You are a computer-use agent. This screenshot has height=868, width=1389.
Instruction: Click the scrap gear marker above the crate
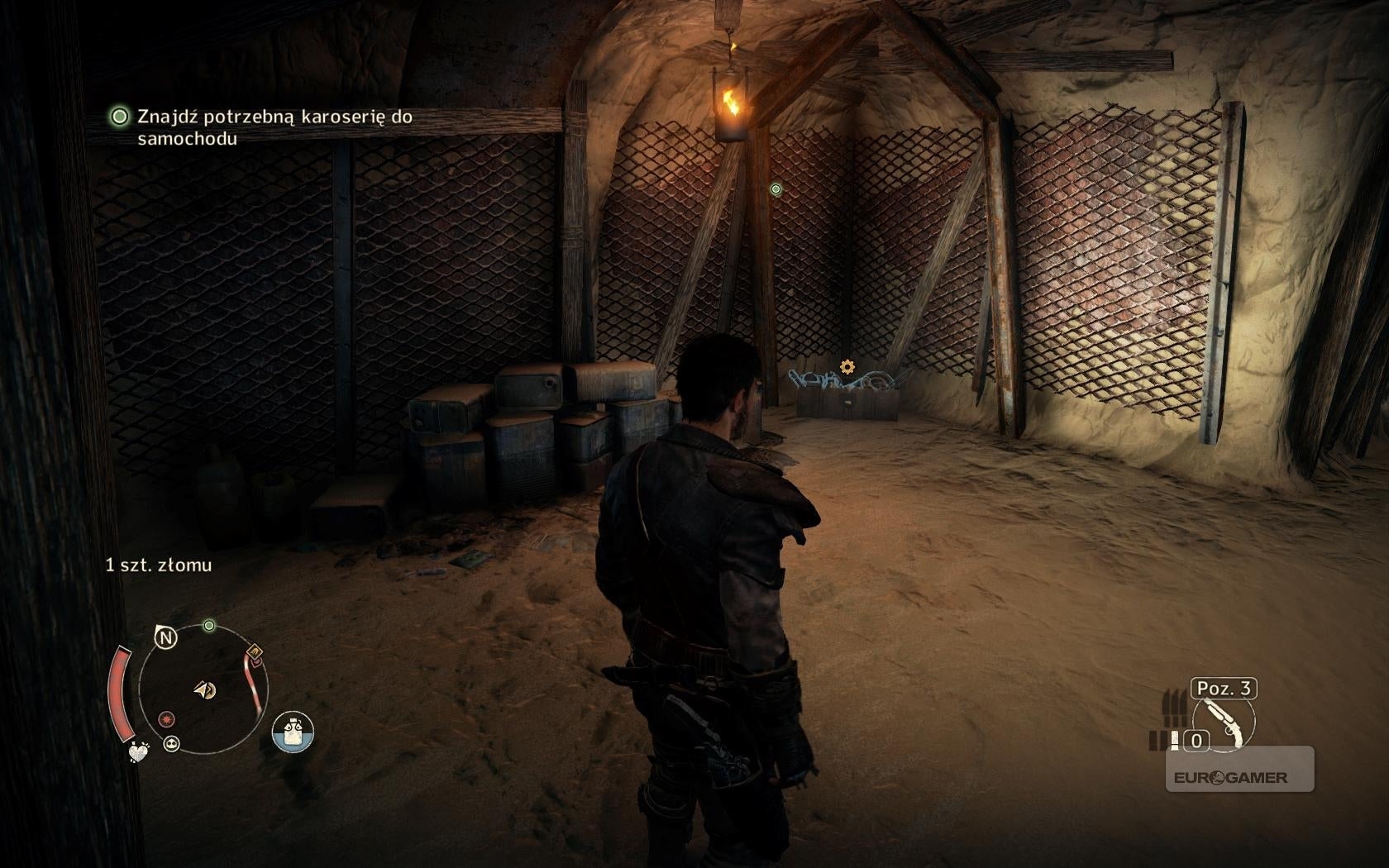click(x=847, y=366)
